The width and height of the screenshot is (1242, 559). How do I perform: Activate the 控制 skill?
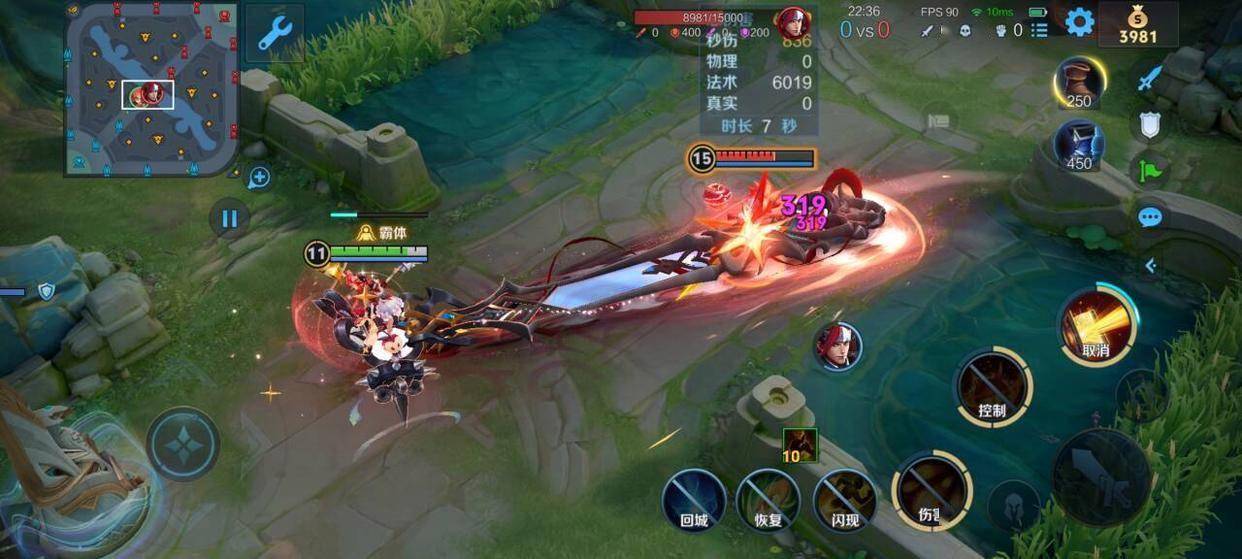coord(993,387)
